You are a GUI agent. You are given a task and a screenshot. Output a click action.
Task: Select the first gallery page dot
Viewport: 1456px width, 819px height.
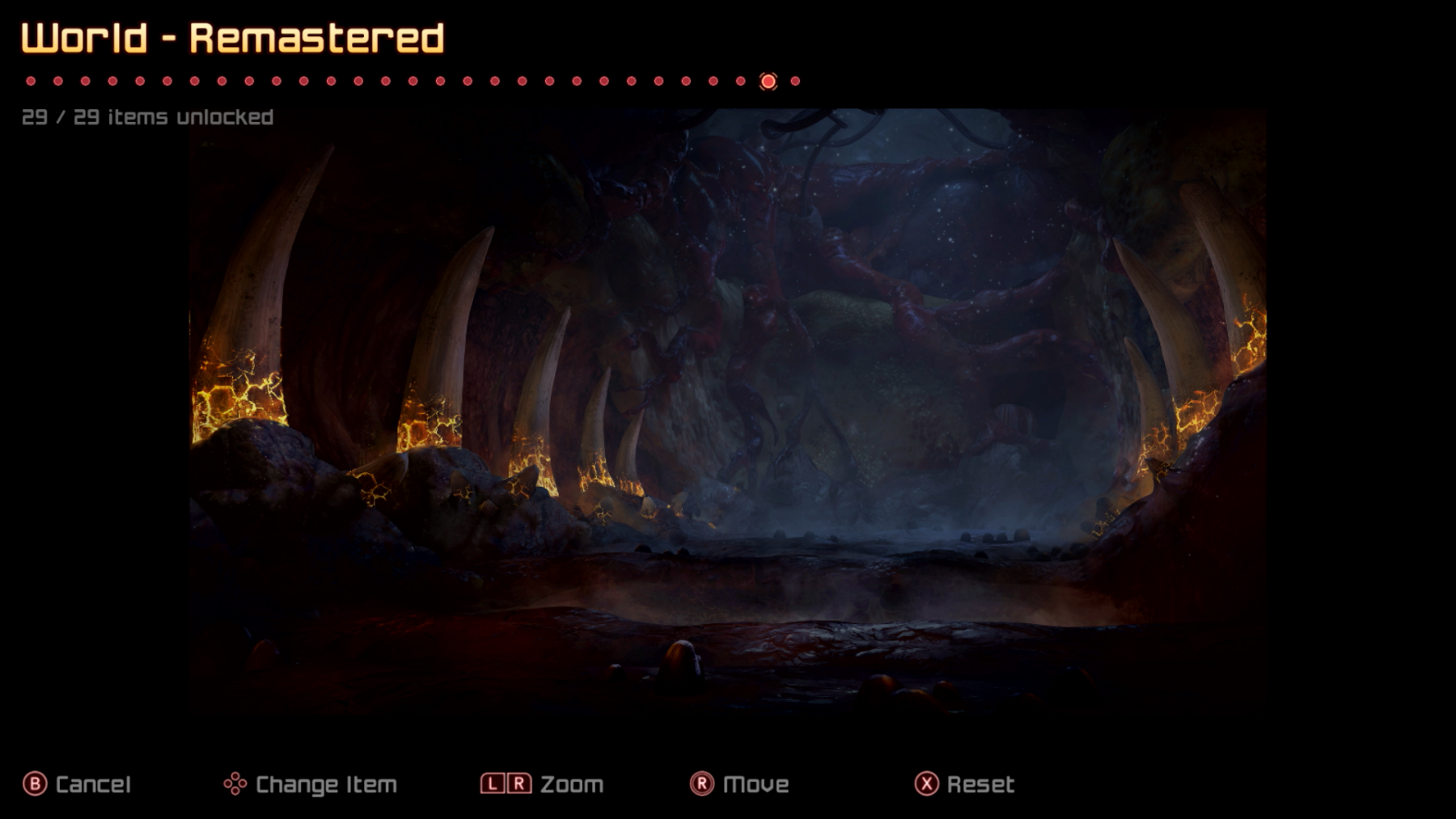click(31, 81)
